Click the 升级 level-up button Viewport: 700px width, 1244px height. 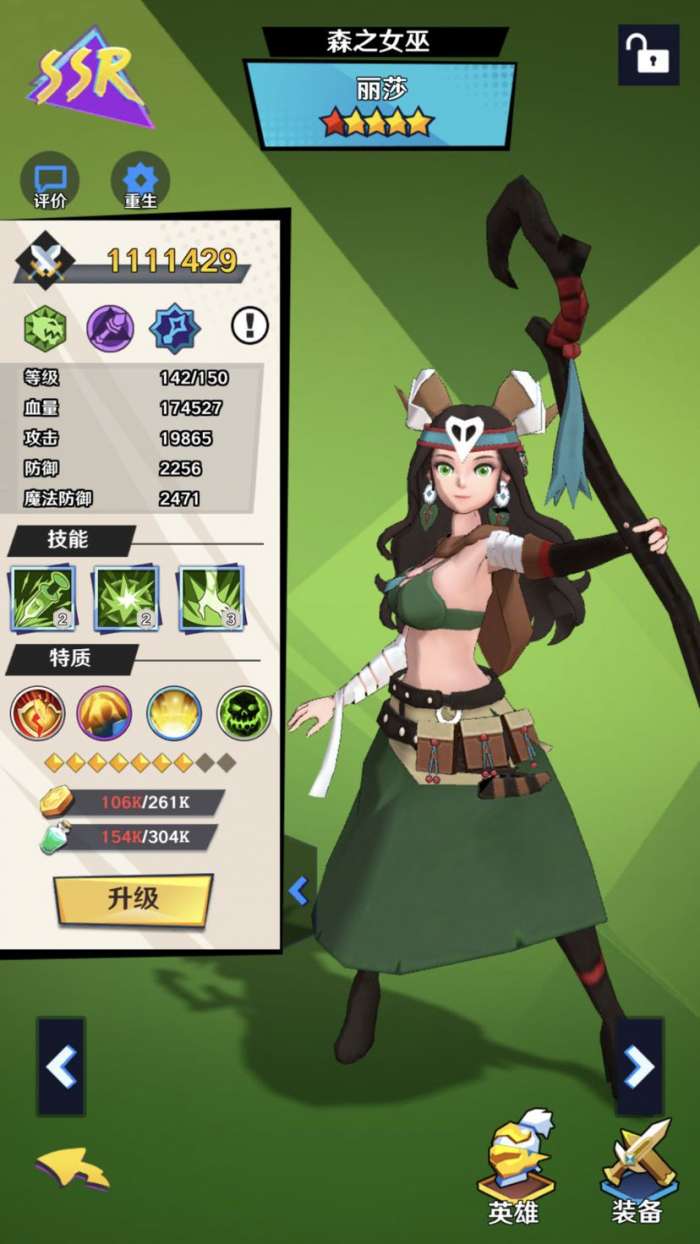coord(133,899)
